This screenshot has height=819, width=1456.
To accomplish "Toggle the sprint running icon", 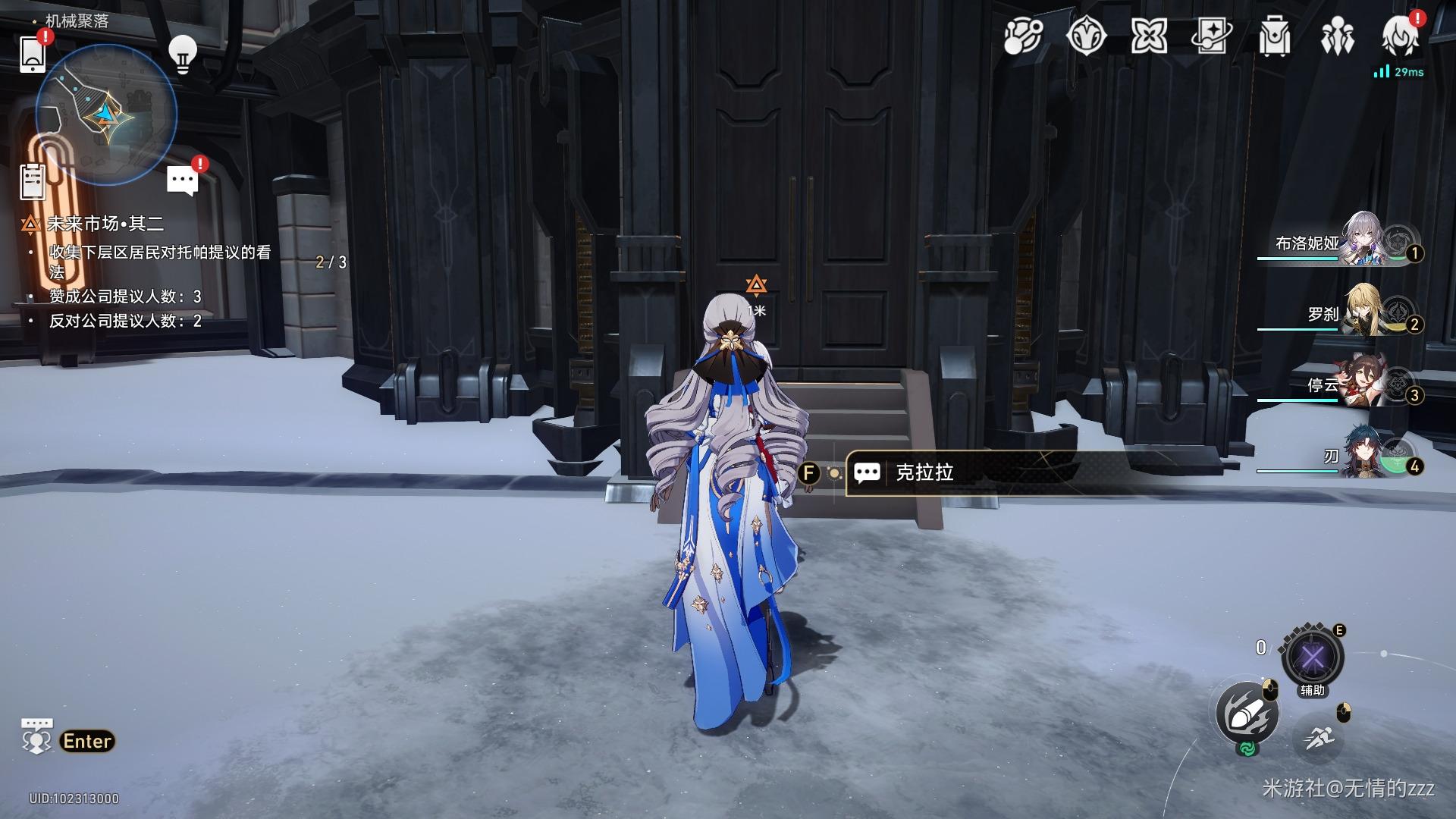I will coord(1316,736).
